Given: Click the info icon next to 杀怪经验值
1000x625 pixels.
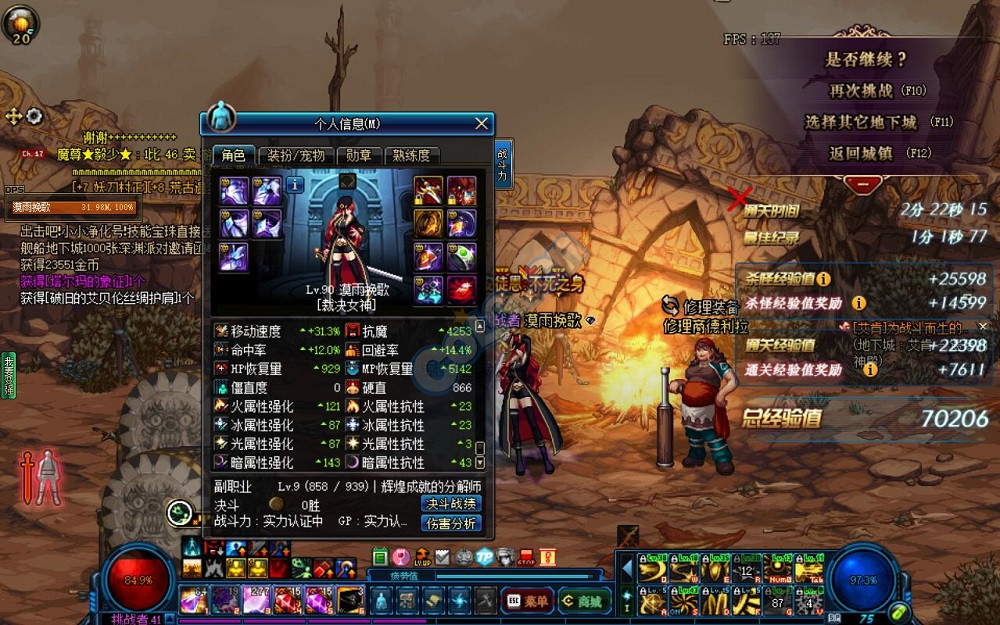Looking at the screenshot, I should point(823,279).
